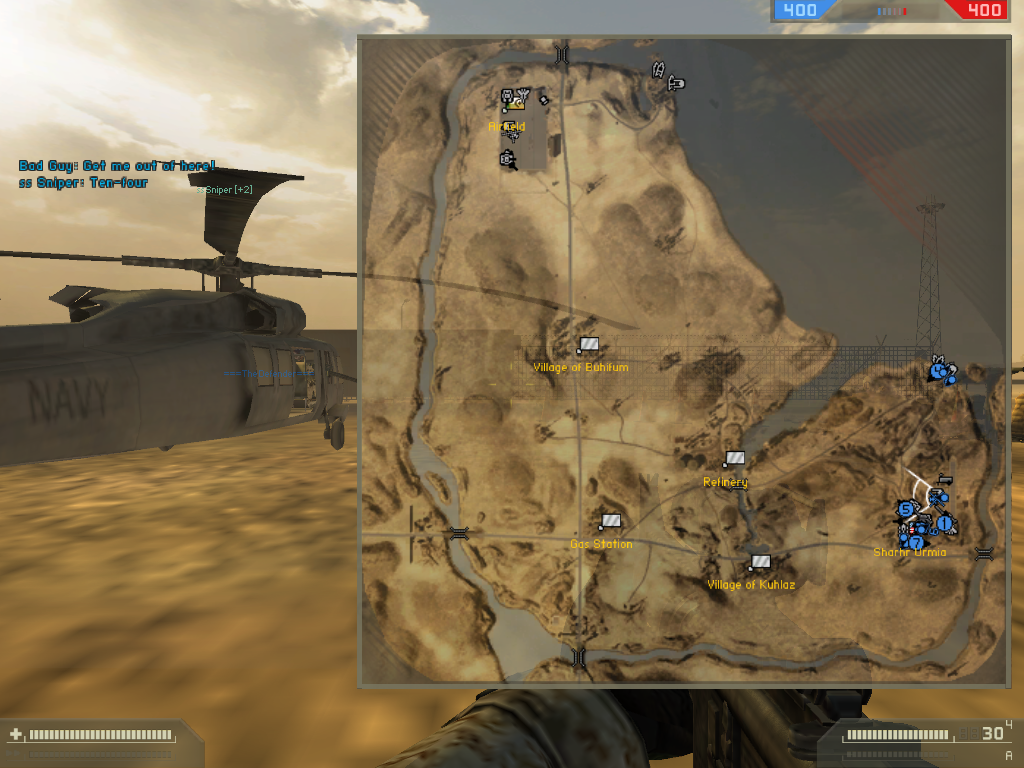This screenshot has height=768, width=1024.
Task: Select the boat icon on the north coast
Action: pos(660,70)
